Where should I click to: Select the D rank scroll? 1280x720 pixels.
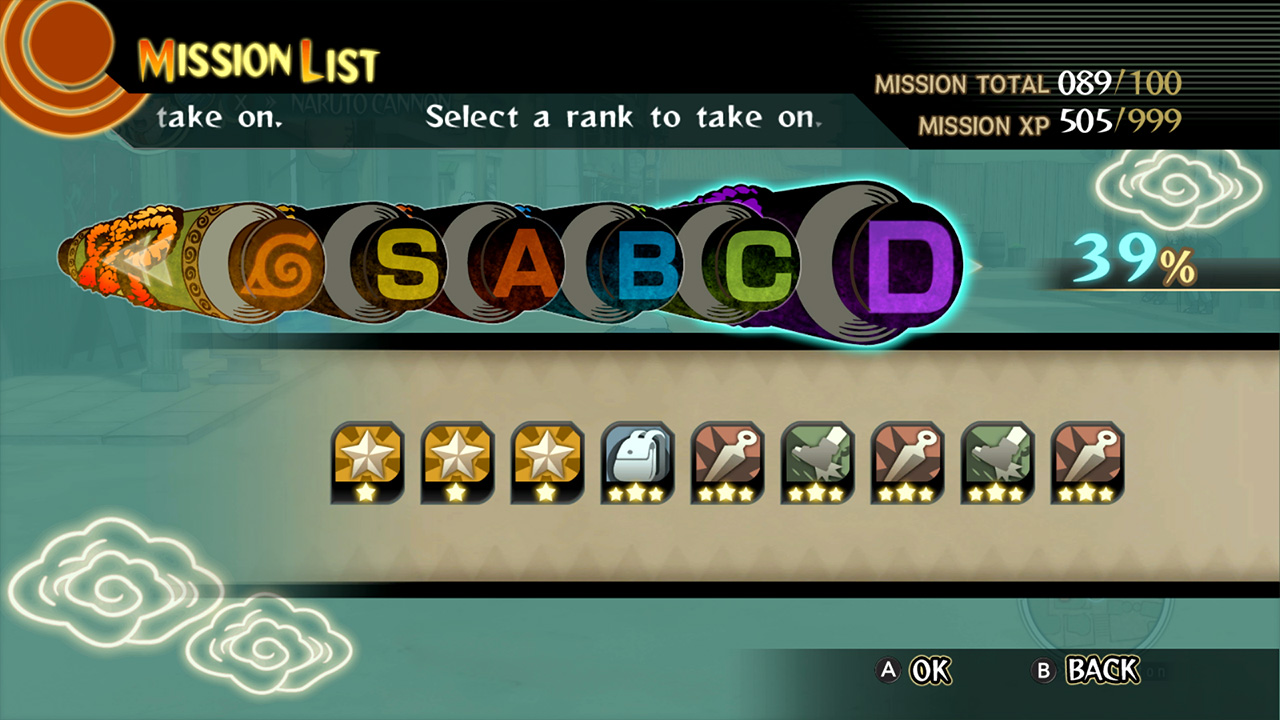(906, 264)
